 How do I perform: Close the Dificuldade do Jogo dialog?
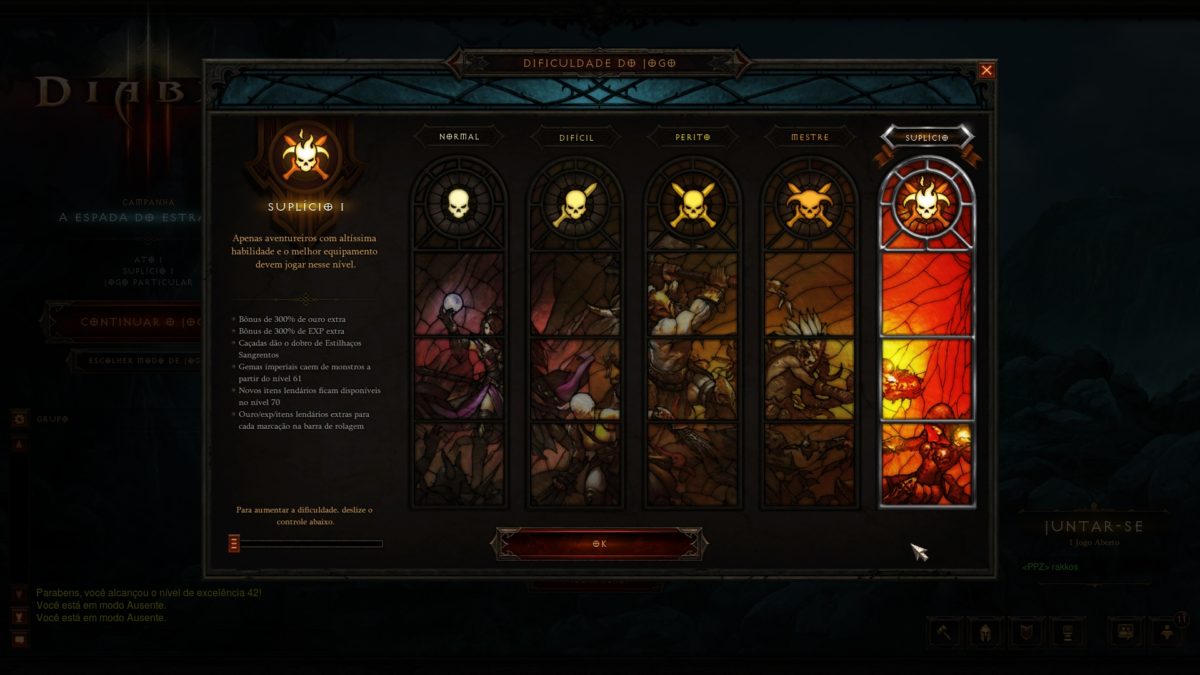pos(987,70)
